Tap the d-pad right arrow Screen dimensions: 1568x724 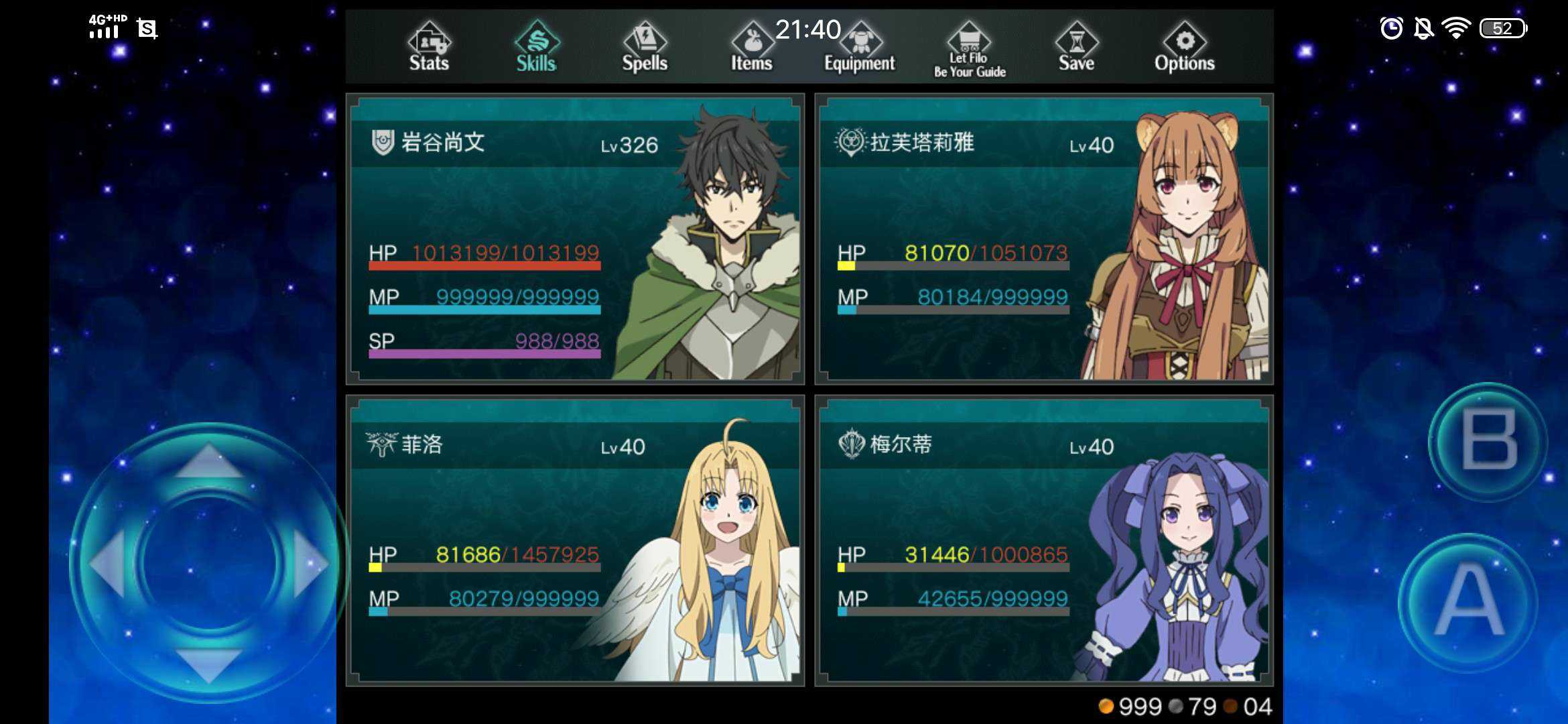coord(310,563)
